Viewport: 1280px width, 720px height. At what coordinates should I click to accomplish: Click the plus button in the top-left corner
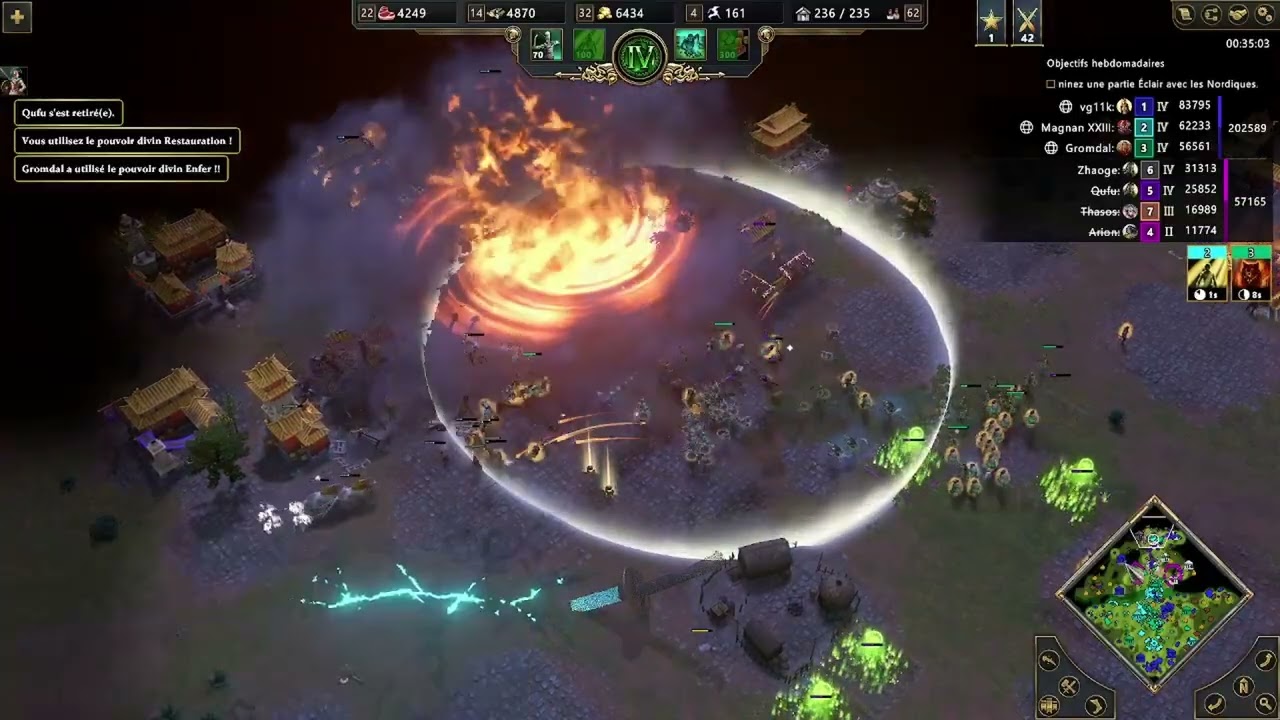(x=16, y=16)
